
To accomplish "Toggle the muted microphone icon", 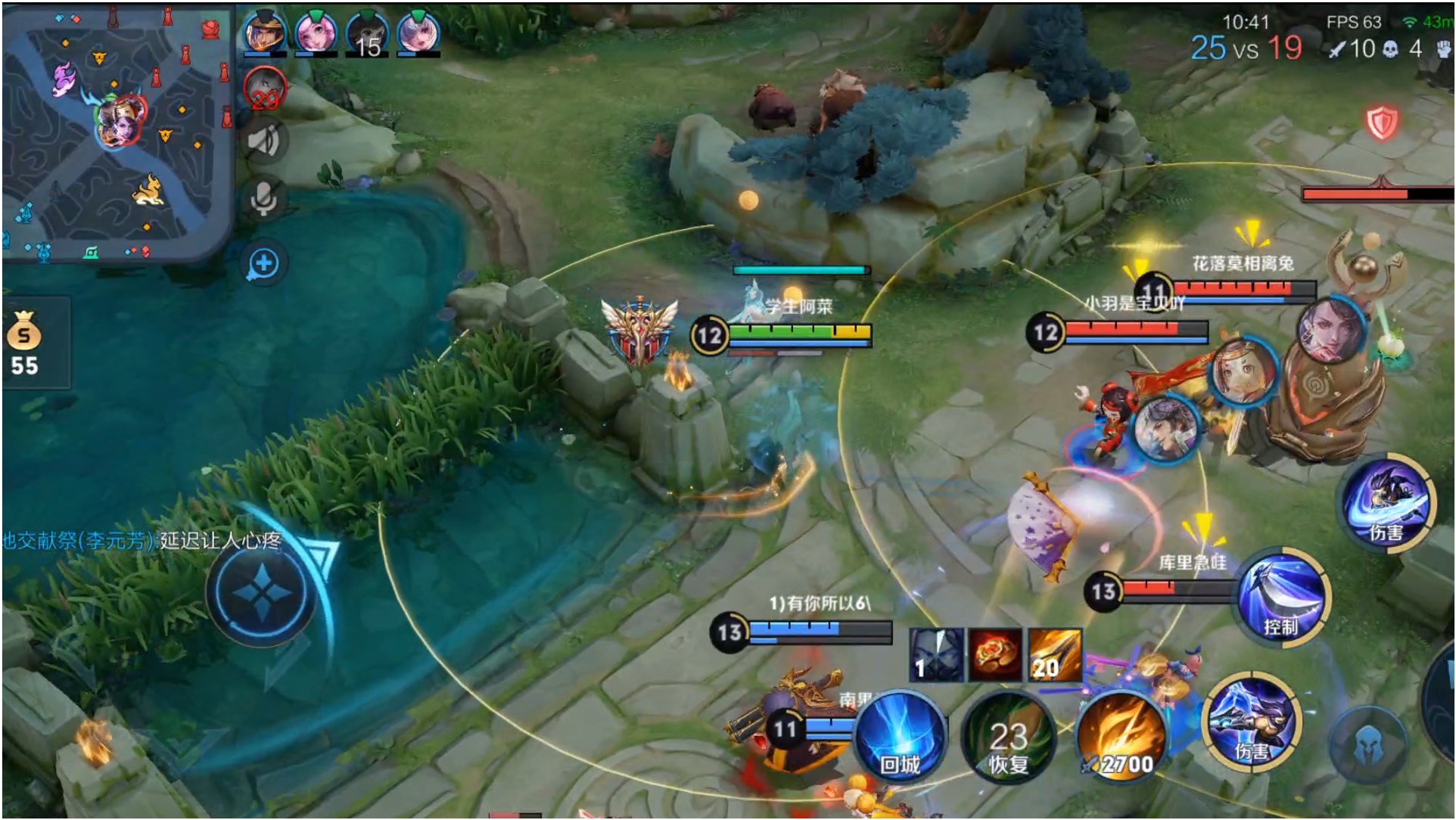I will [264, 199].
